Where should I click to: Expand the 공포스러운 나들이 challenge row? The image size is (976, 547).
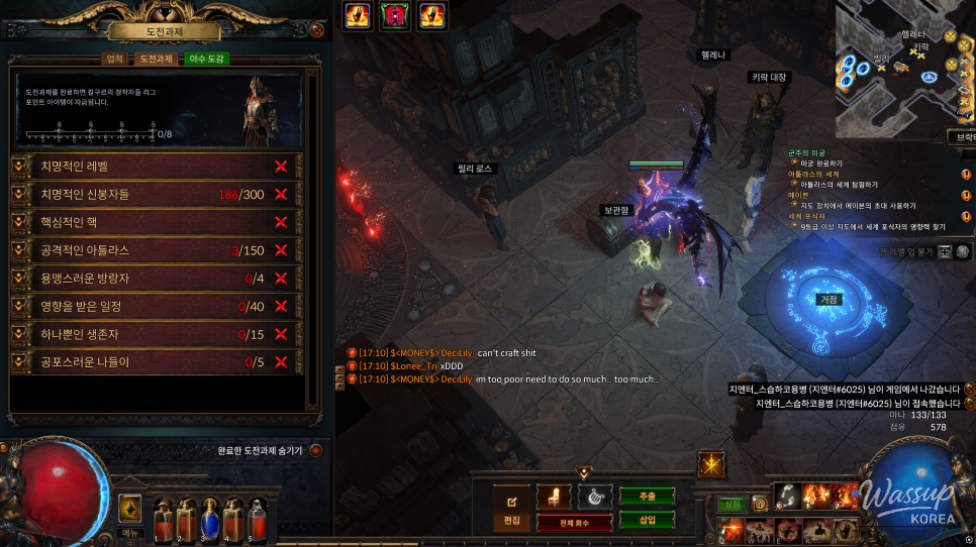click(x=21, y=362)
